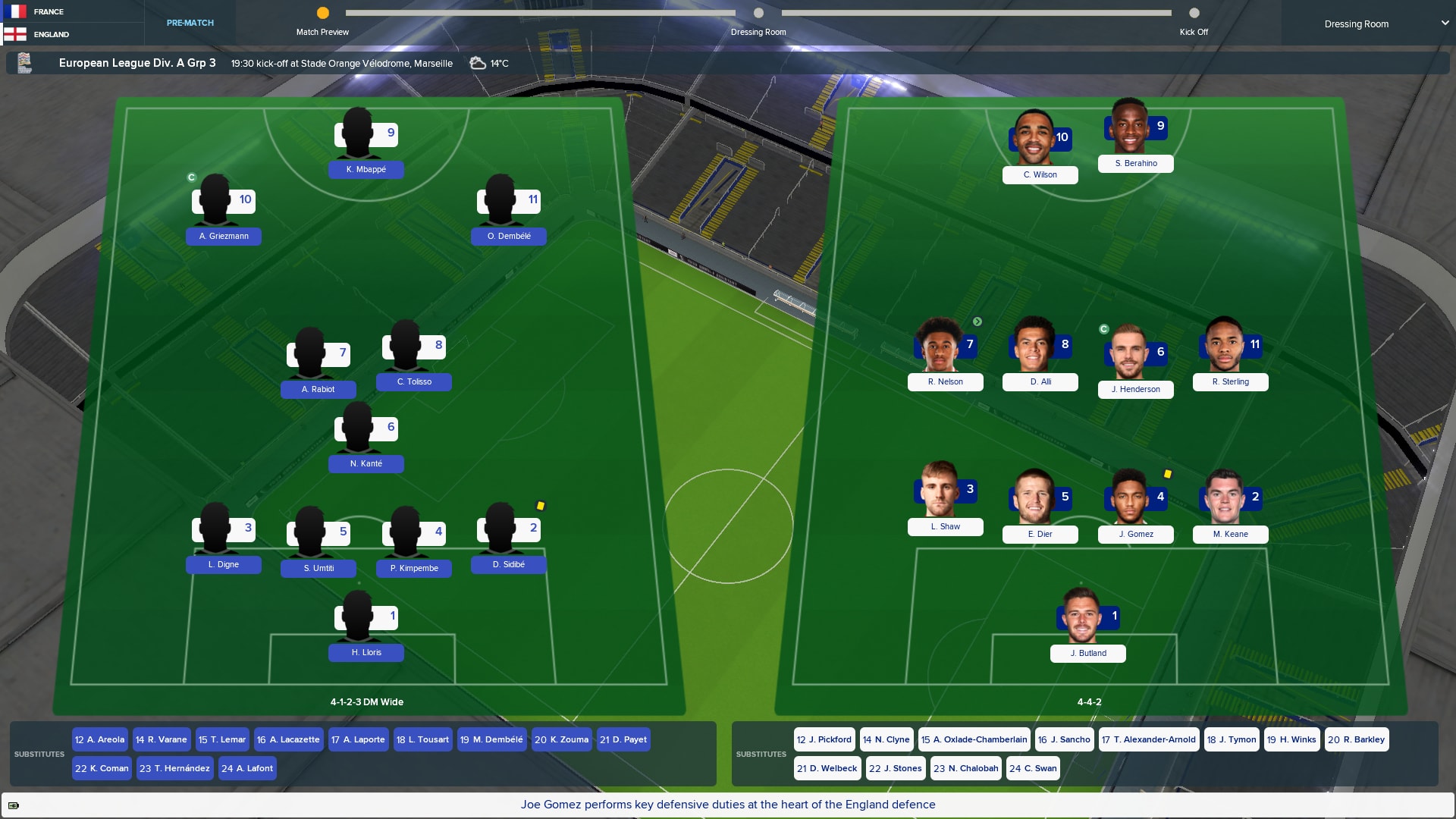The image size is (1456, 819).
Task: Select J. Gomez in England's defence
Action: click(1135, 534)
